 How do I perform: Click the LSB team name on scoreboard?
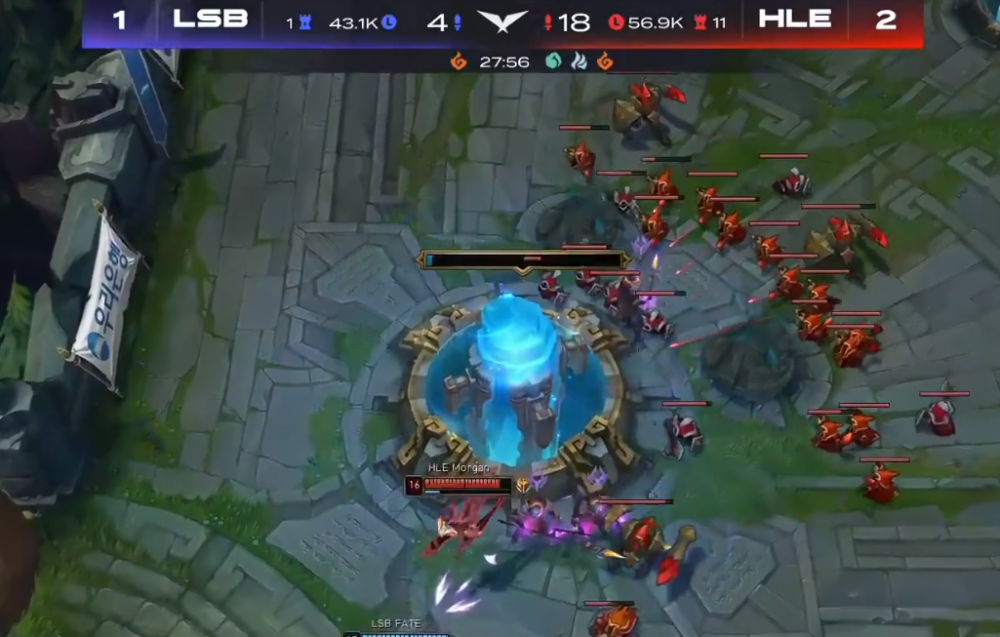pos(210,19)
